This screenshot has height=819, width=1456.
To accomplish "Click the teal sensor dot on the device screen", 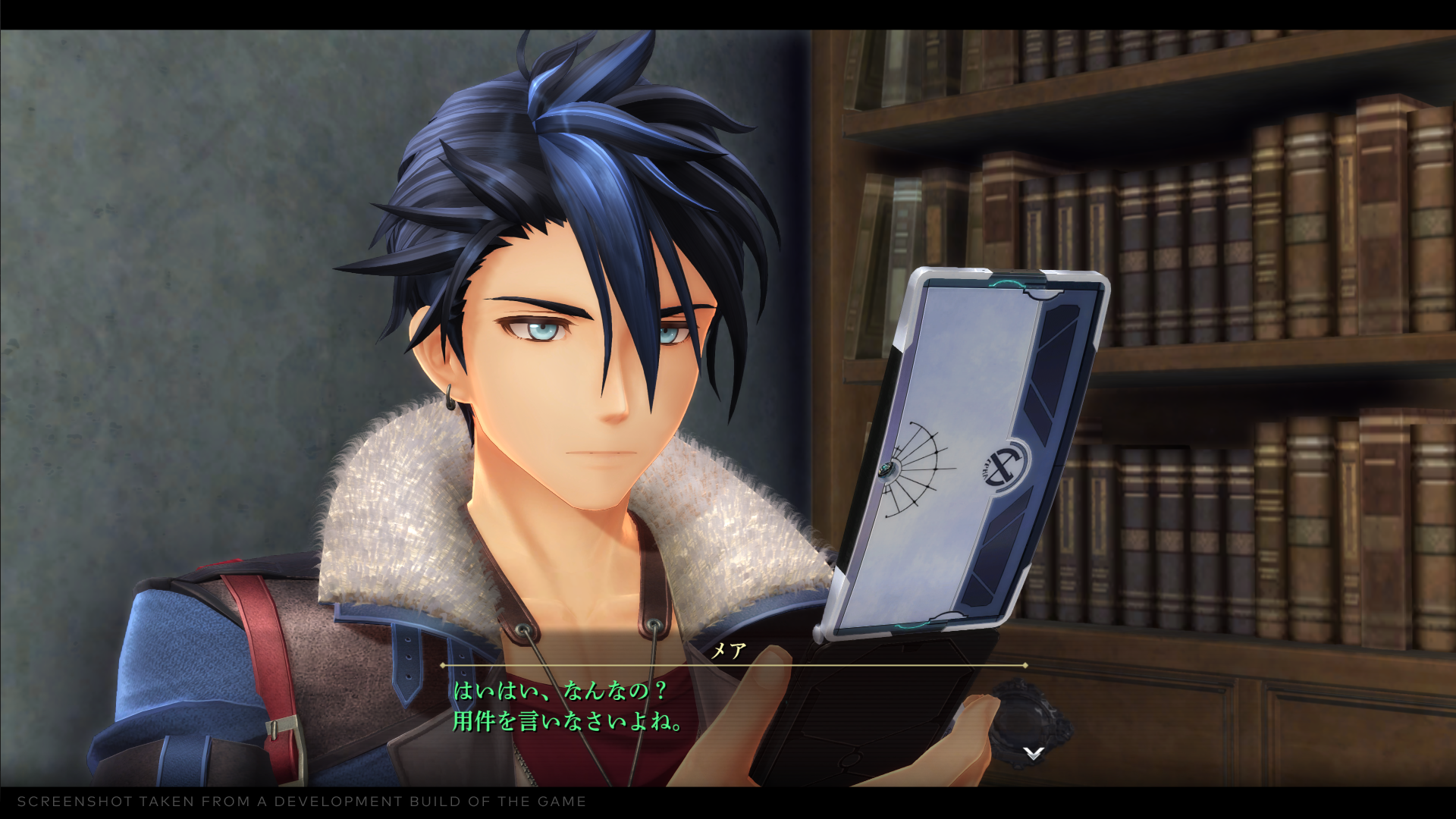I will pos(888,468).
